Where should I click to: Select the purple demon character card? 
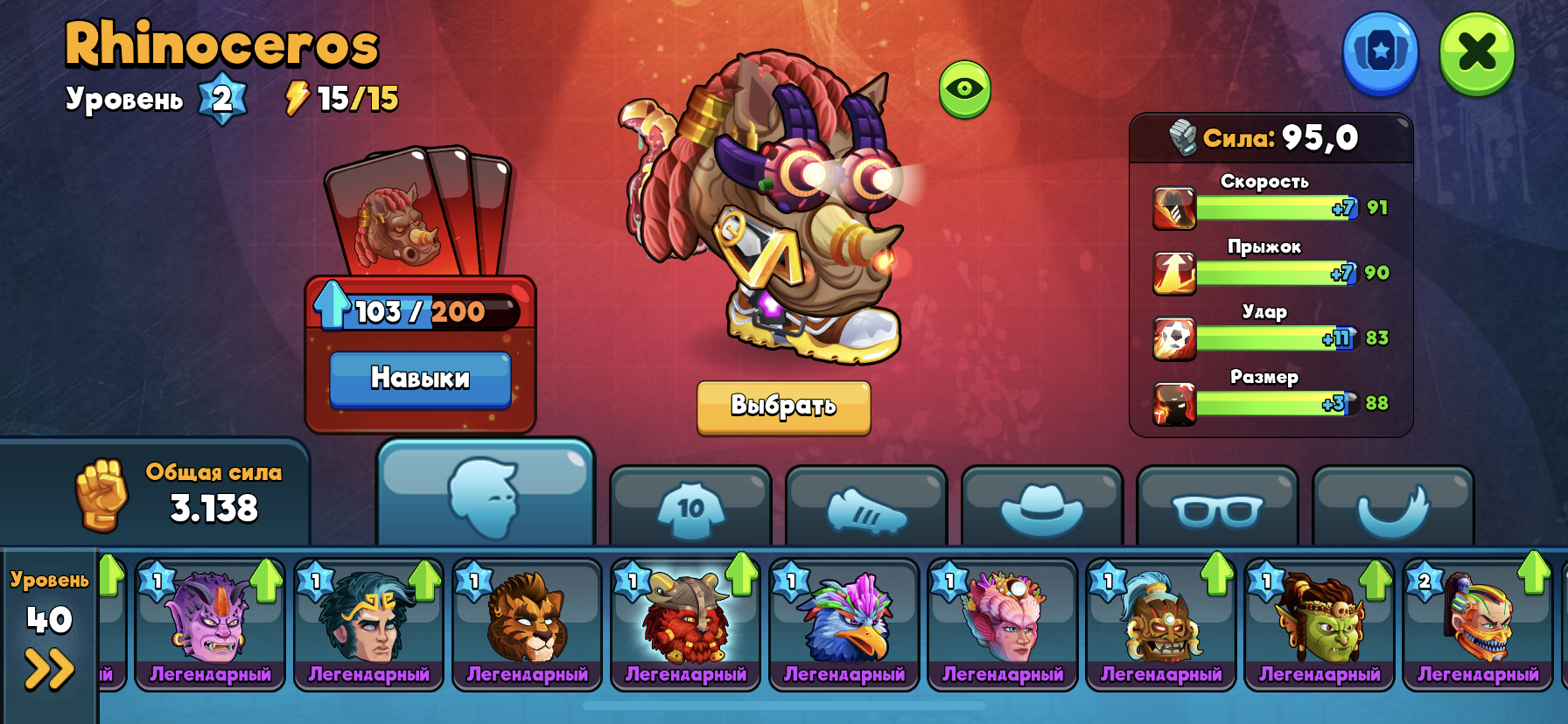tap(210, 624)
